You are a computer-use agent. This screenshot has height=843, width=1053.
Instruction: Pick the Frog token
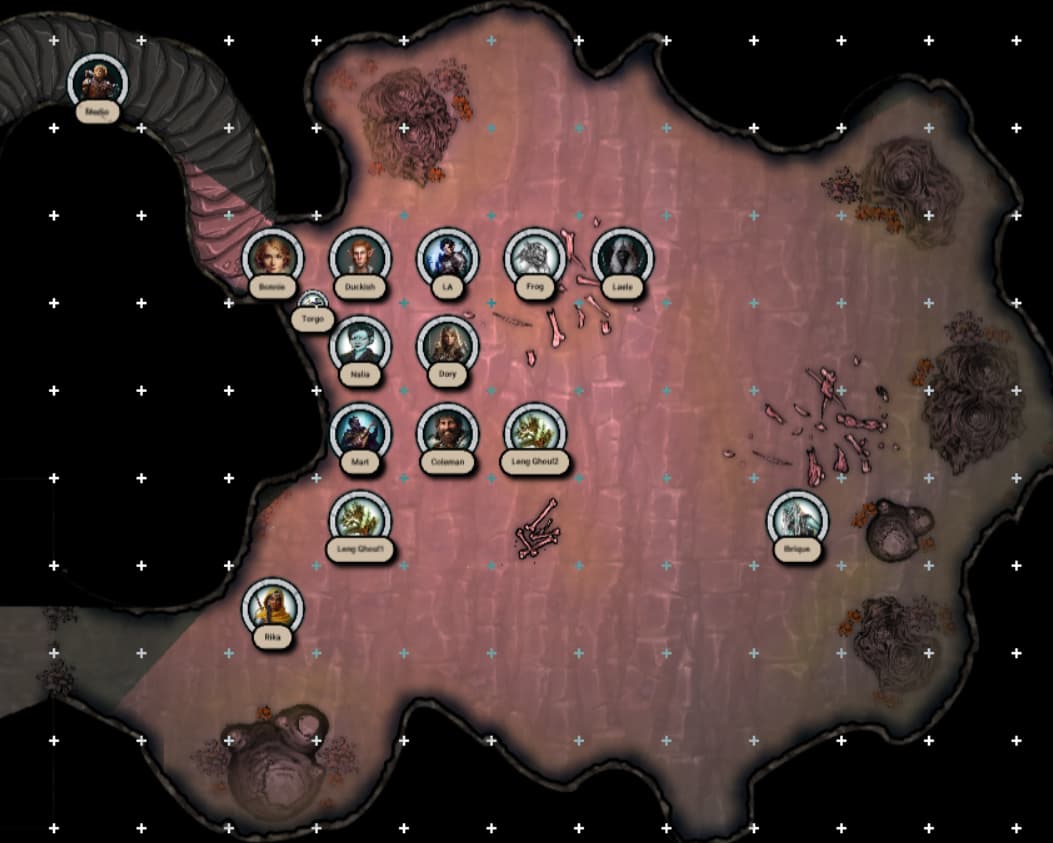(x=535, y=258)
